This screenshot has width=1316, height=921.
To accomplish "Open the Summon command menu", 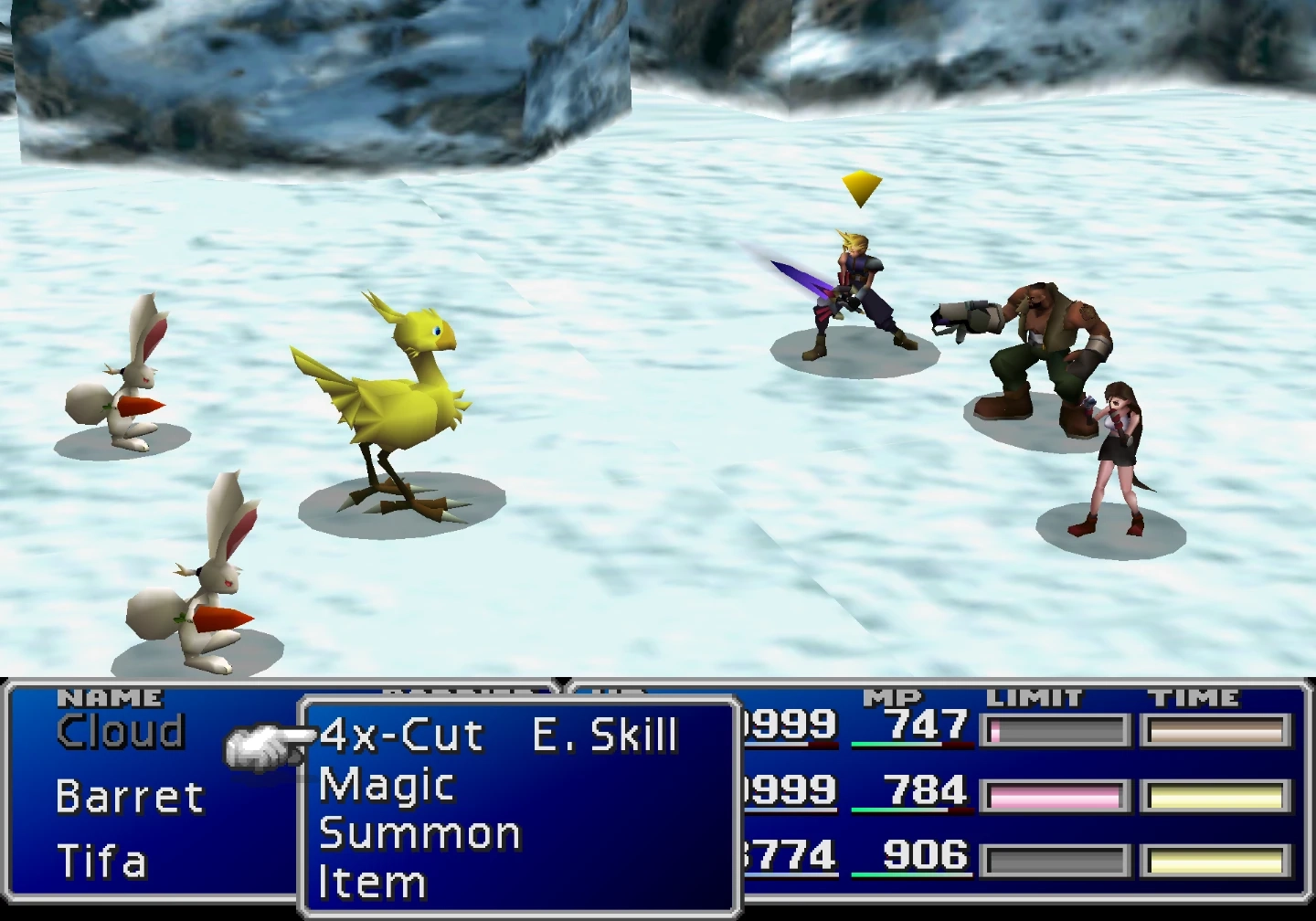I will click(x=419, y=832).
